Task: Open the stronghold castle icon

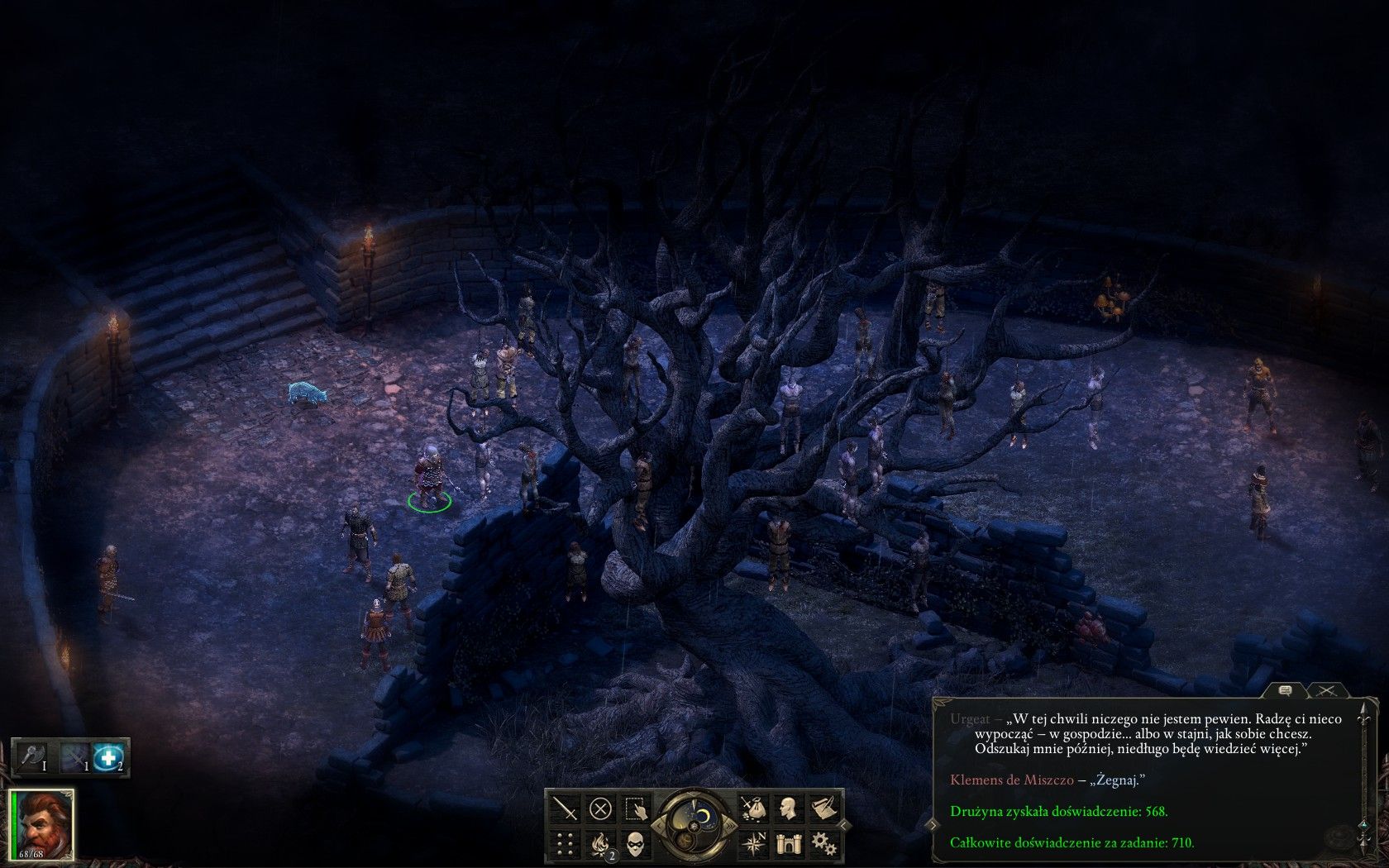Action: tap(788, 843)
